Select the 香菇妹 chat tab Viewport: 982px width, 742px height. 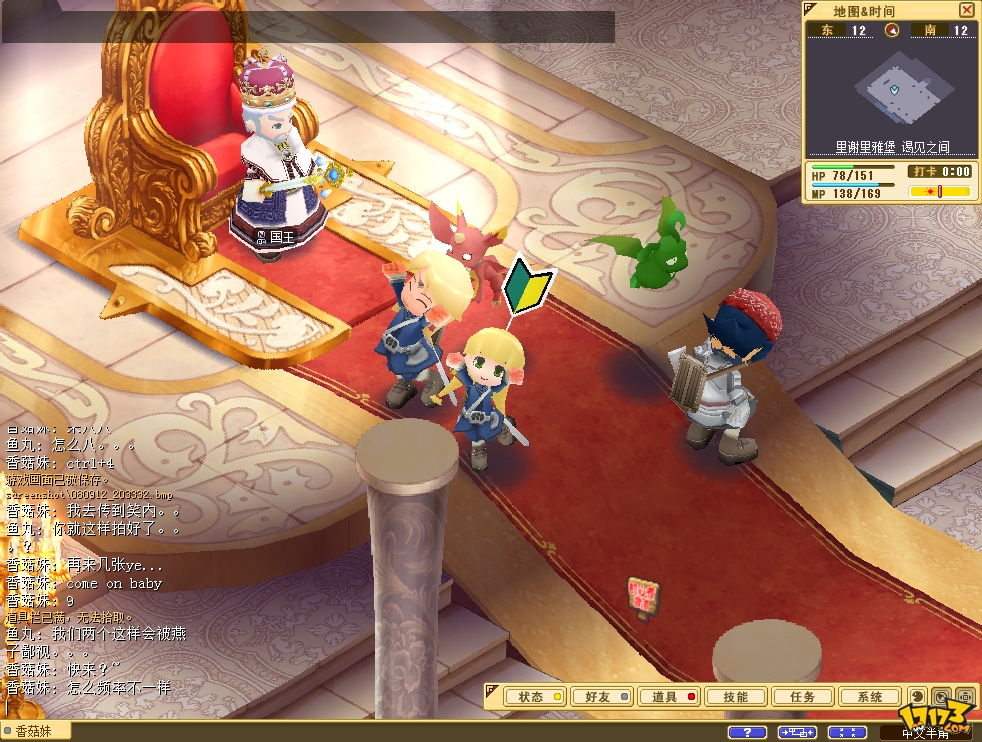[36, 731]
